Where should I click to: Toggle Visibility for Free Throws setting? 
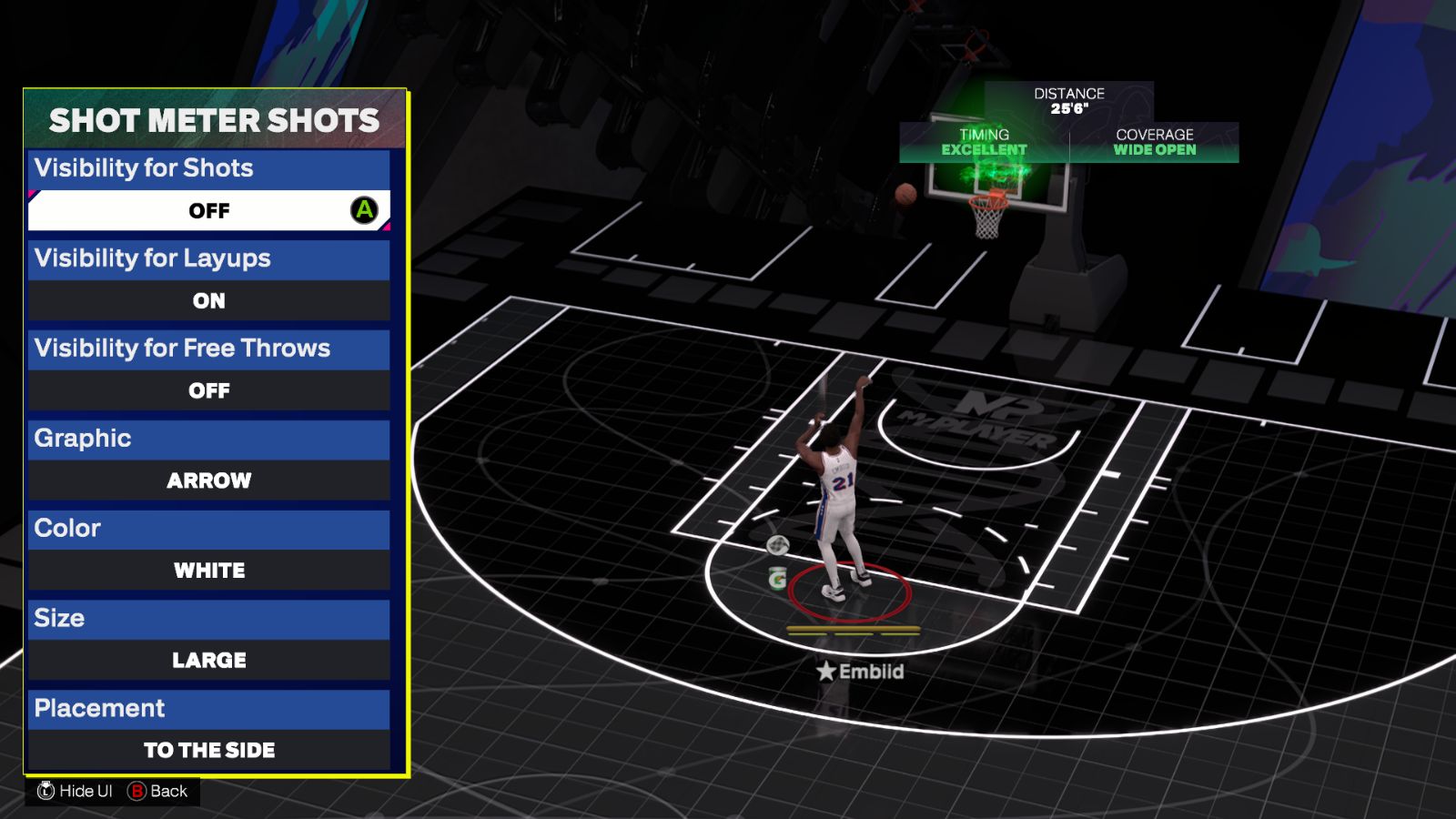[x=209, y=390]
